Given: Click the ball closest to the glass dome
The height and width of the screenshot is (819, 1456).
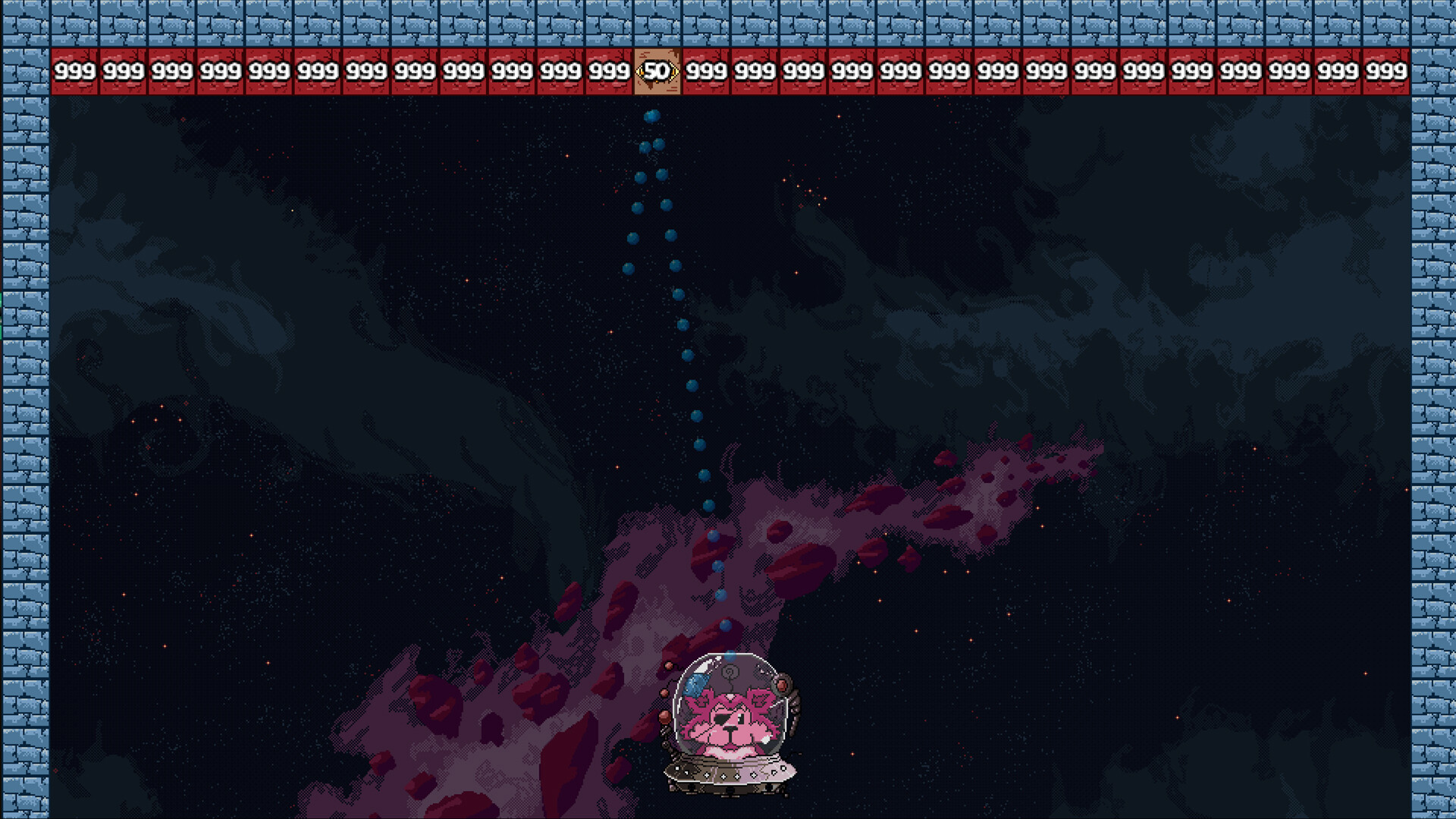Looking at the screenshot, I should click(730, 655).
